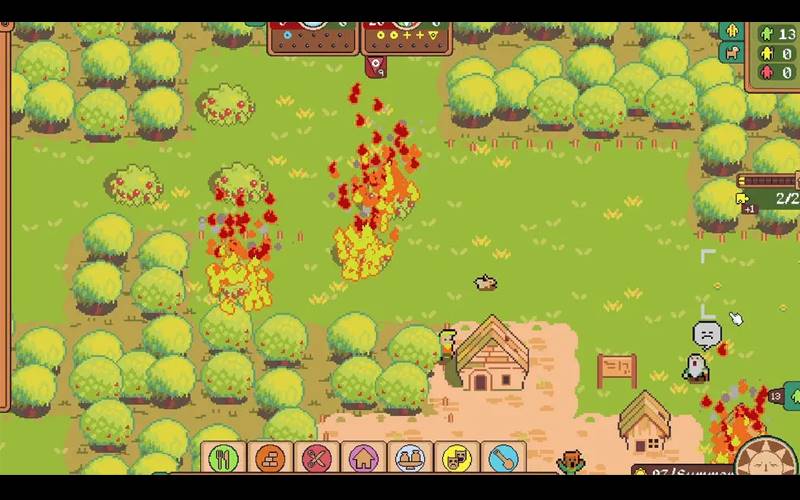Image resolution: width=800 pixels, height=500 pixels.
Task: Open the blue guitar category
Action: (x=502, y=458)
